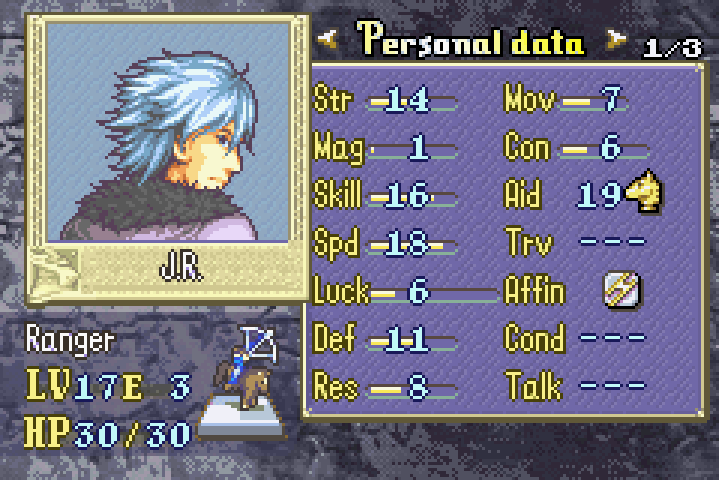
Task: Click the right page arrow beside Personal data
Action: [x=616, y=42]
